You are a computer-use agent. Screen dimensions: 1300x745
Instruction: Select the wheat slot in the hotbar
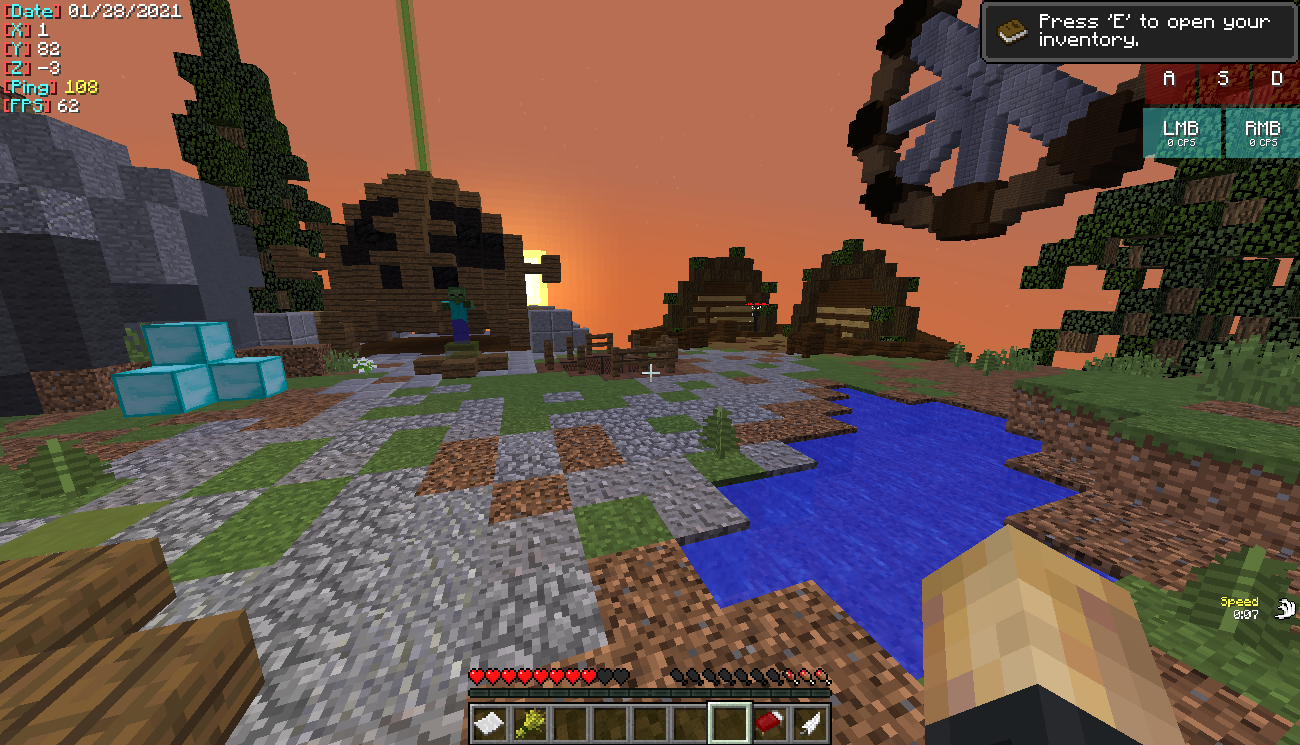tap(530, 723)
